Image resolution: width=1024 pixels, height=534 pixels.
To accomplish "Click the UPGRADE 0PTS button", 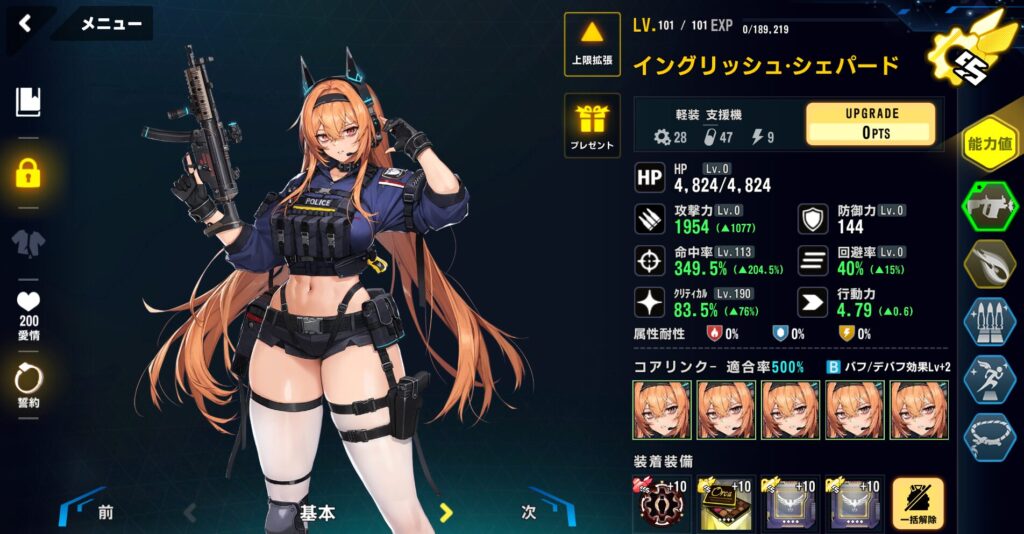I will [x=871, y=124].
